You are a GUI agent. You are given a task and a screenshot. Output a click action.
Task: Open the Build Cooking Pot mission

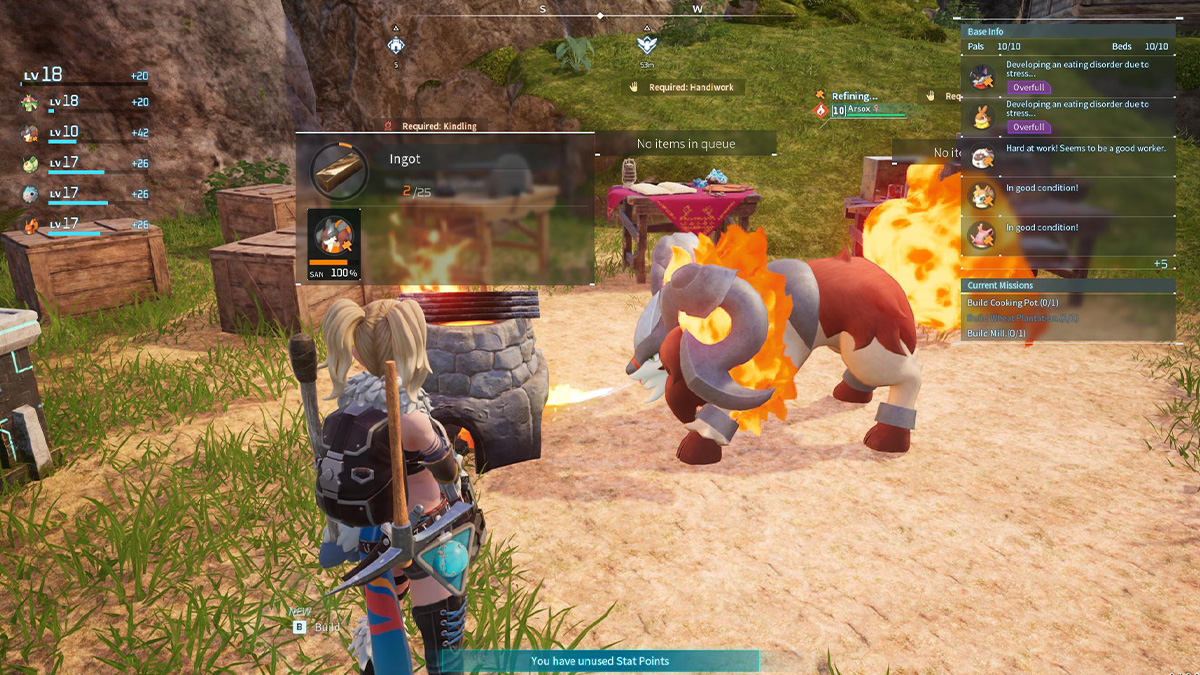pos(1012,303)
